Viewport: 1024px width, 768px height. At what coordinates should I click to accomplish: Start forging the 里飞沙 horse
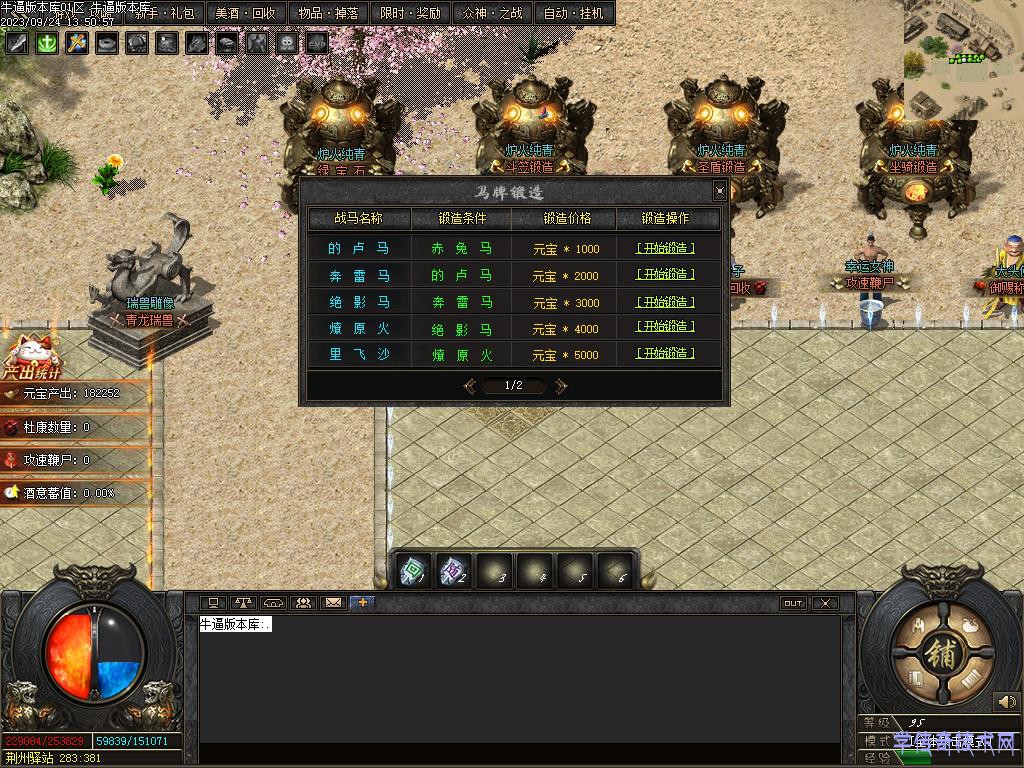tap(665, 354)
